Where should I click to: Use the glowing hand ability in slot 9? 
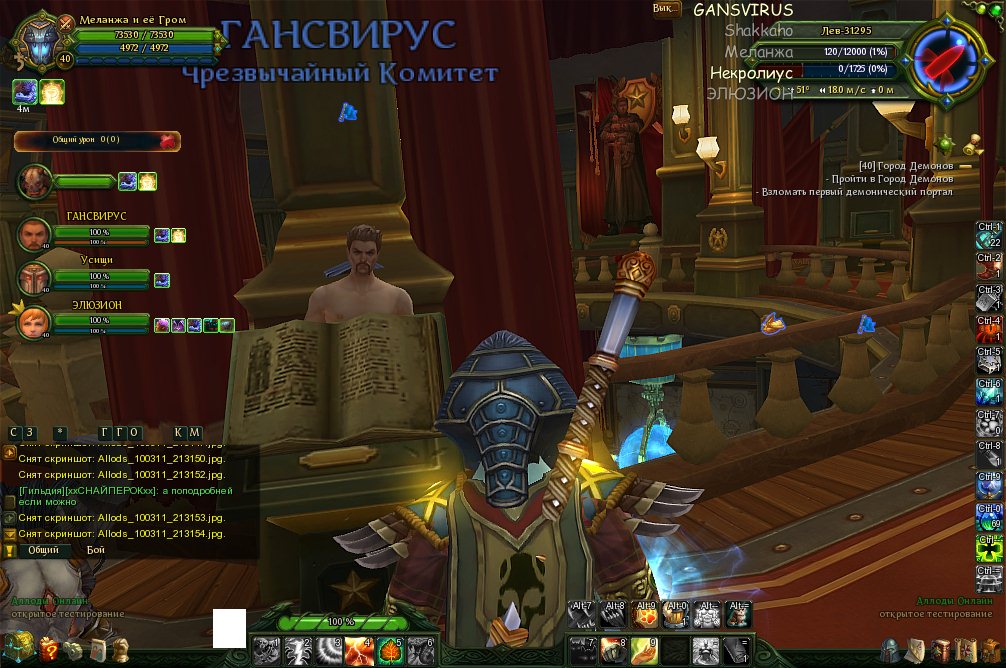click(645, 650)
